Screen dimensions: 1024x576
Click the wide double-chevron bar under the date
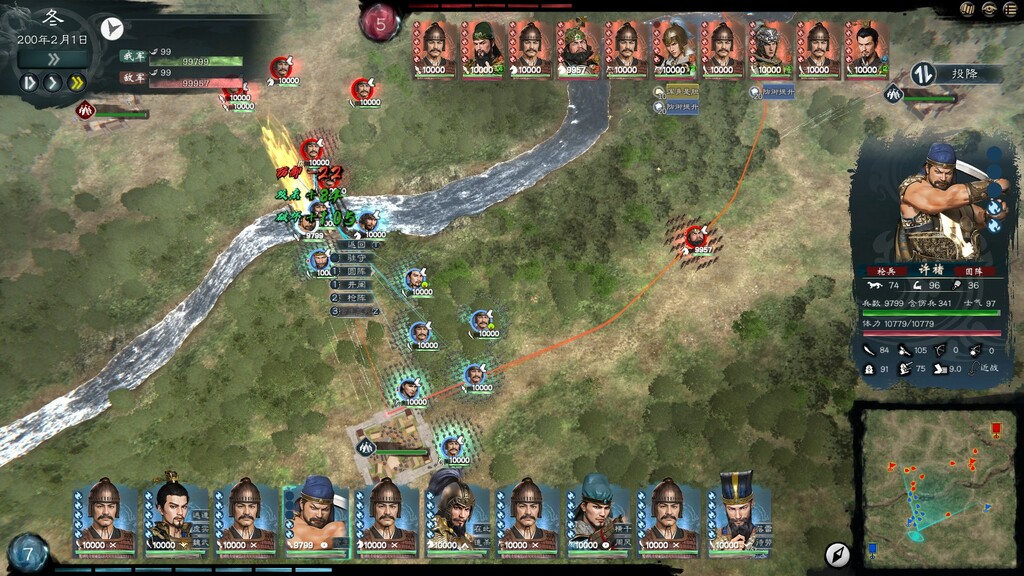[x=52, y=59]
